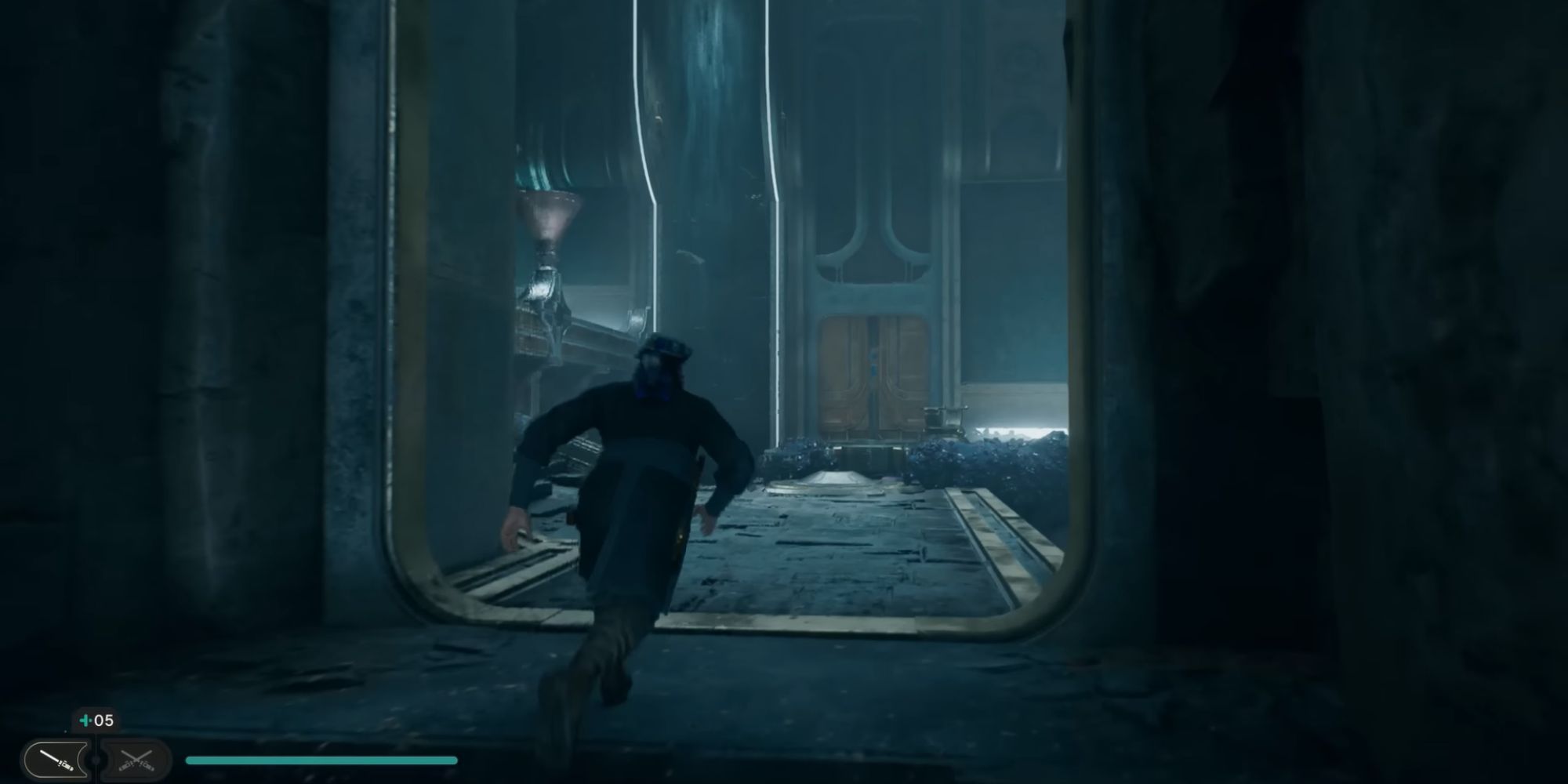Click the hanging lantern on the left
The height and width of the screenshot is (784, 1568).
click(x=549, y=227)
